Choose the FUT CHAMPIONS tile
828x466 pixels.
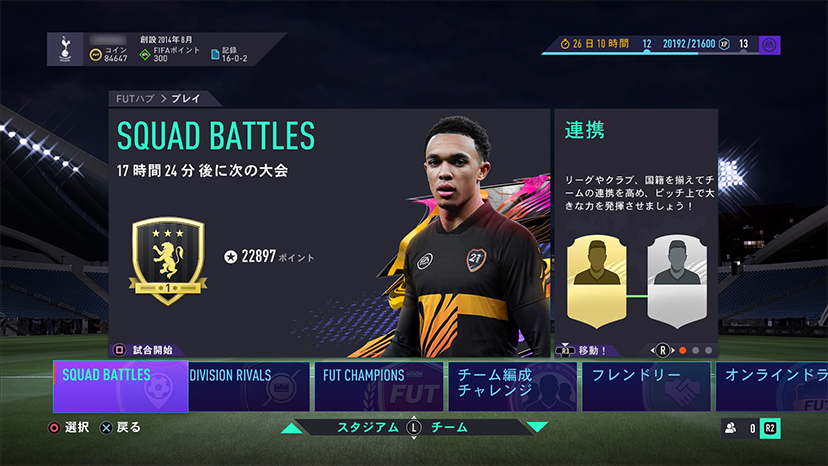tap(379, 387)
